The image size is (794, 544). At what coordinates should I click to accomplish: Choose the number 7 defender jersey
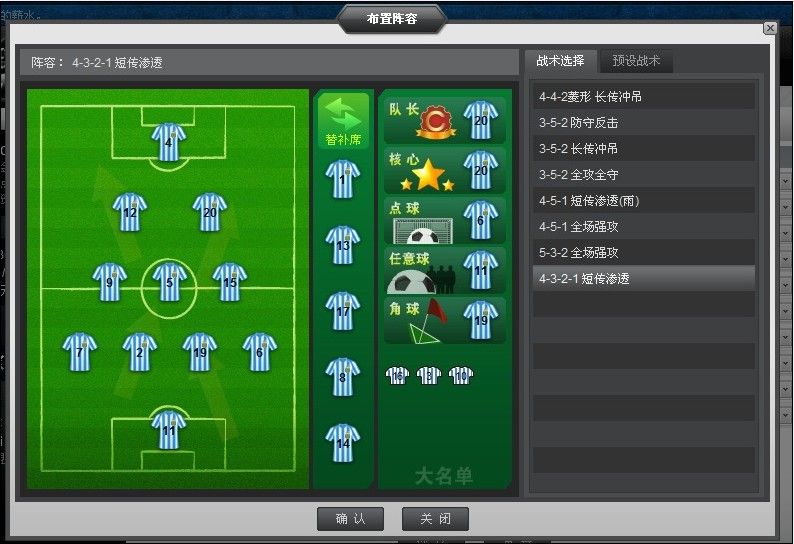tap(80, 352)
